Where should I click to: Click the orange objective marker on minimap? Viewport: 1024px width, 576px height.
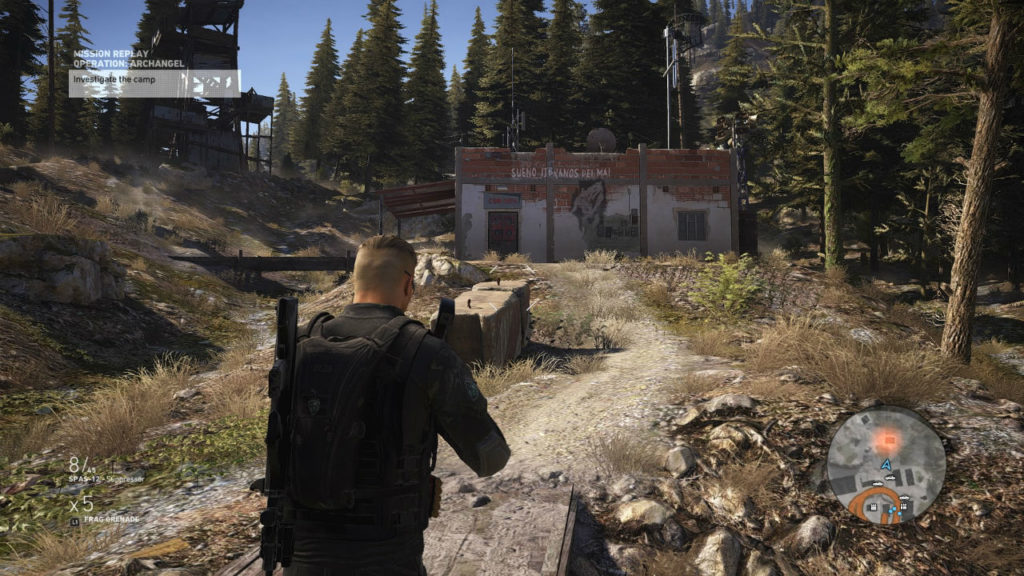point(884,439)
